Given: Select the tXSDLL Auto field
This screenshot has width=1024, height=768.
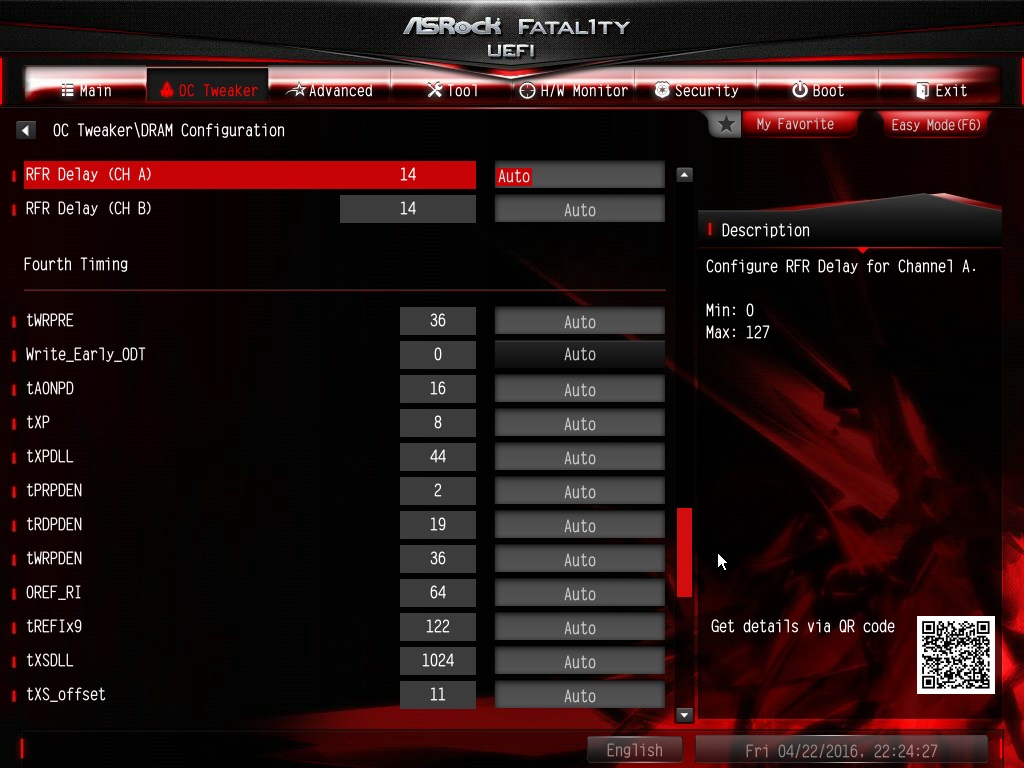Looking at the screenshot, I should [579, 661].
